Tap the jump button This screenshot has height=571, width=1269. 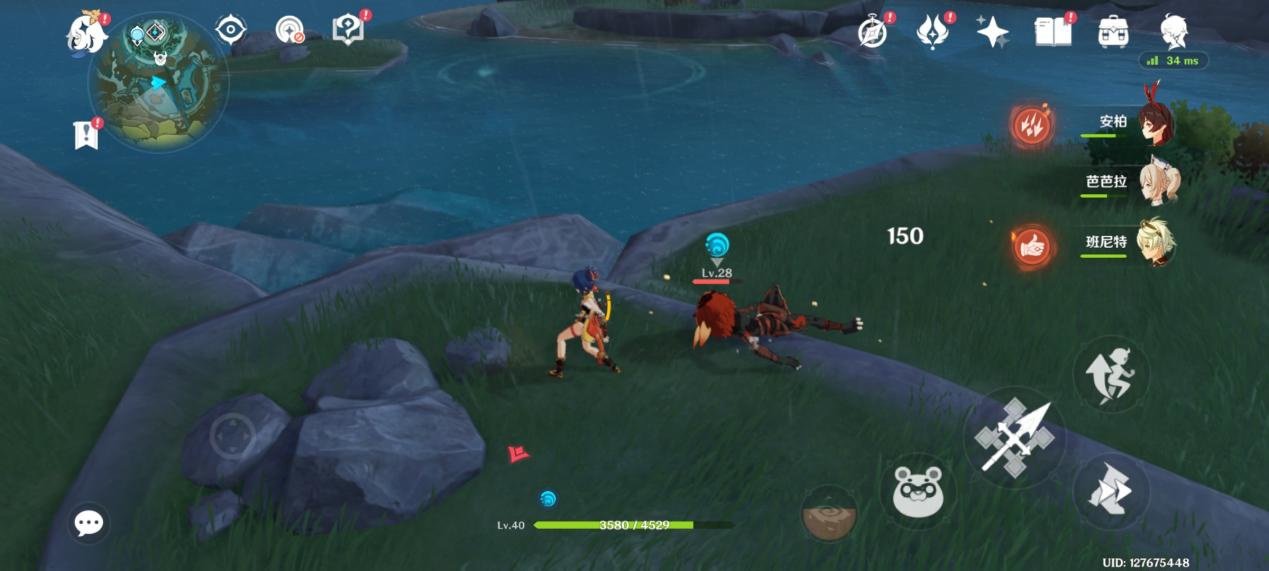(1111, 374)
